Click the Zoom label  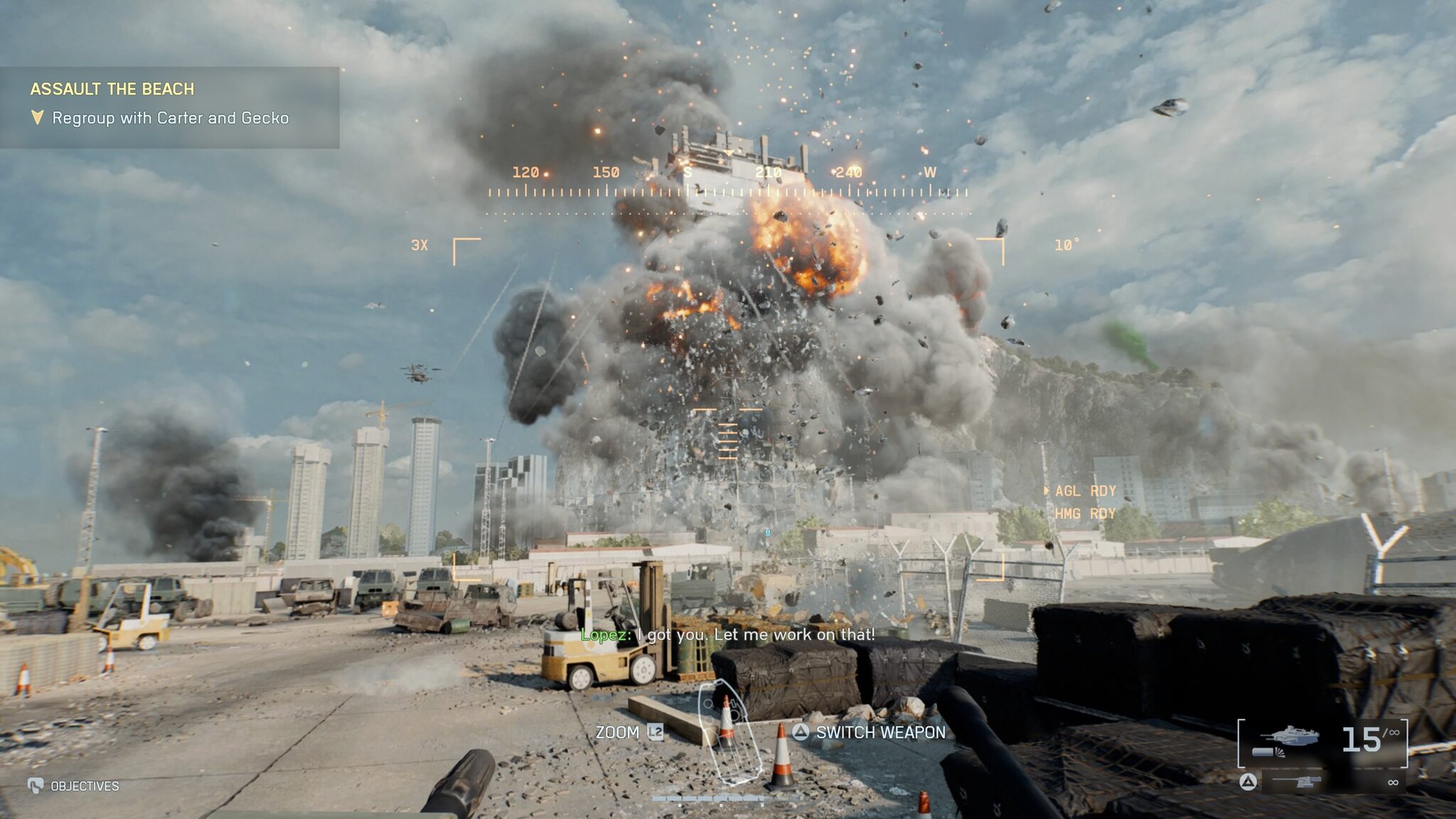pyautogui.click(x=617, y=732)
